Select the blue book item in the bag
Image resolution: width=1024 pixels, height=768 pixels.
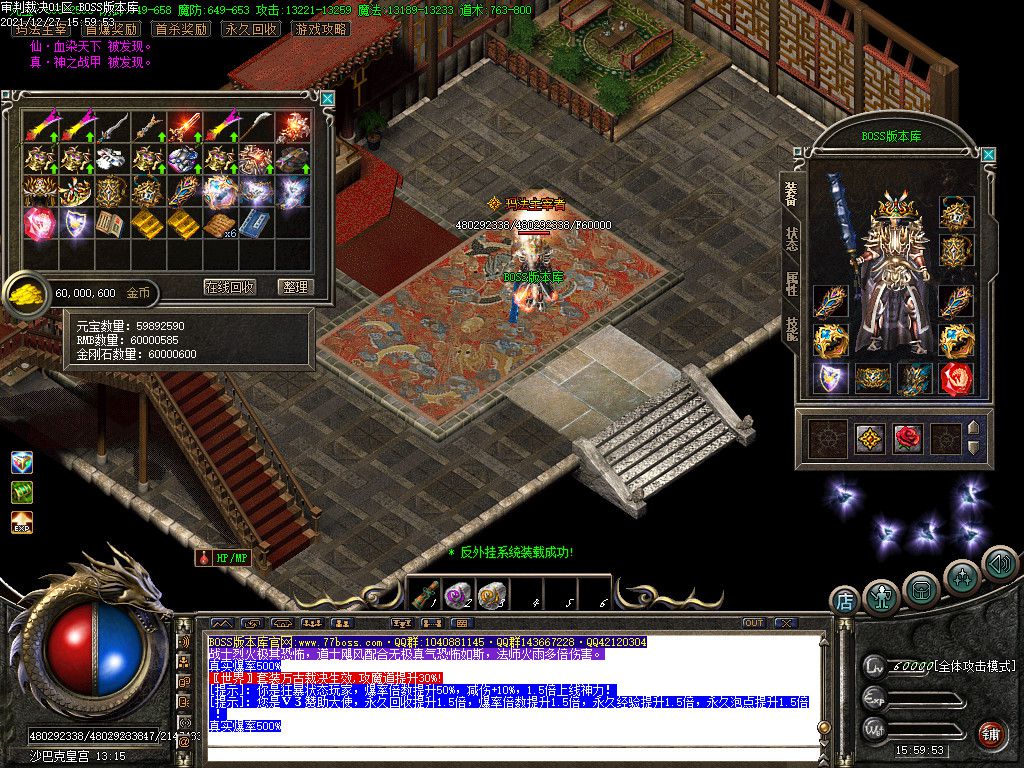(254, 224)
